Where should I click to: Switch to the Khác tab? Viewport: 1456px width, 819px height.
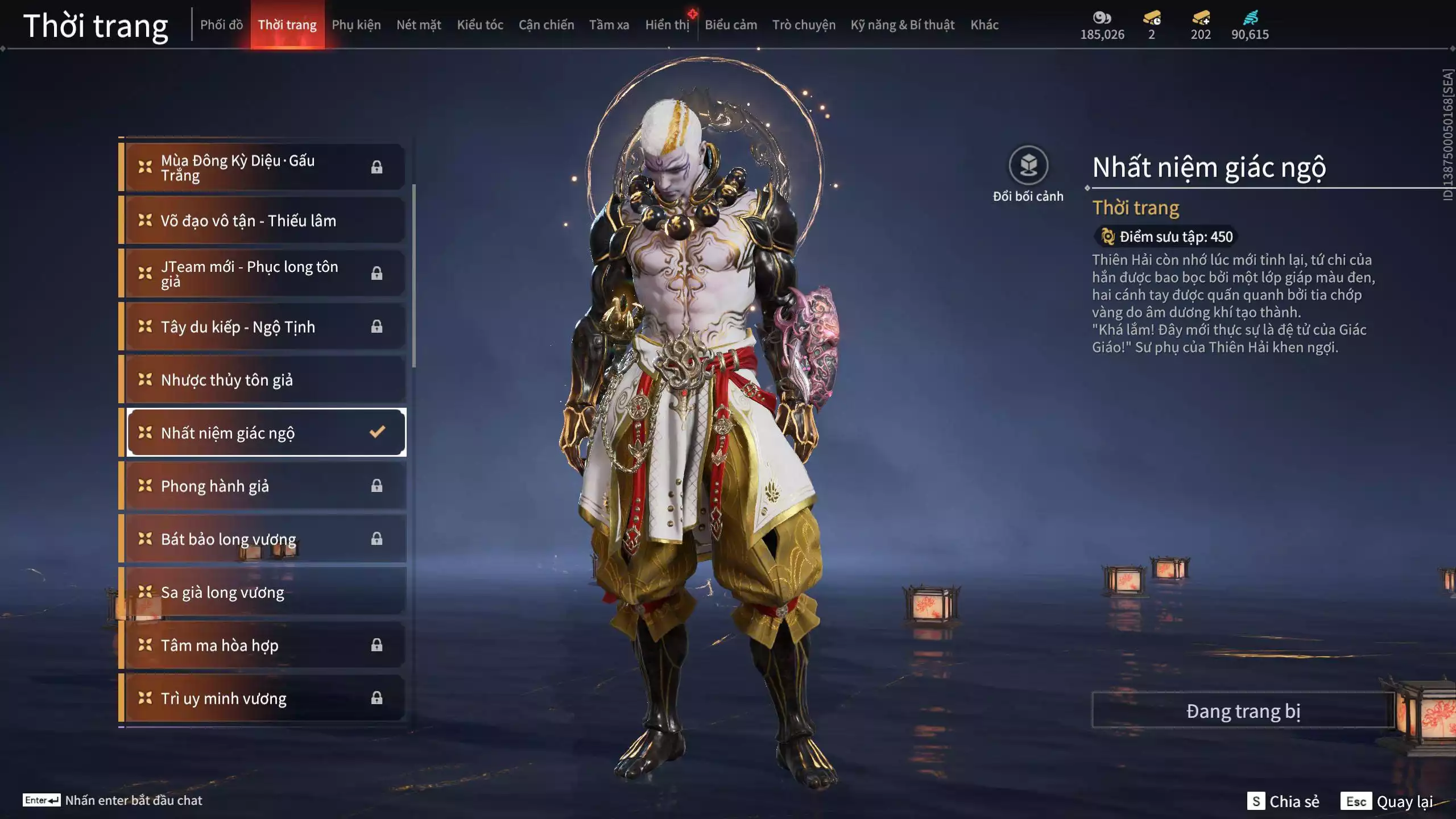(984, 25)
